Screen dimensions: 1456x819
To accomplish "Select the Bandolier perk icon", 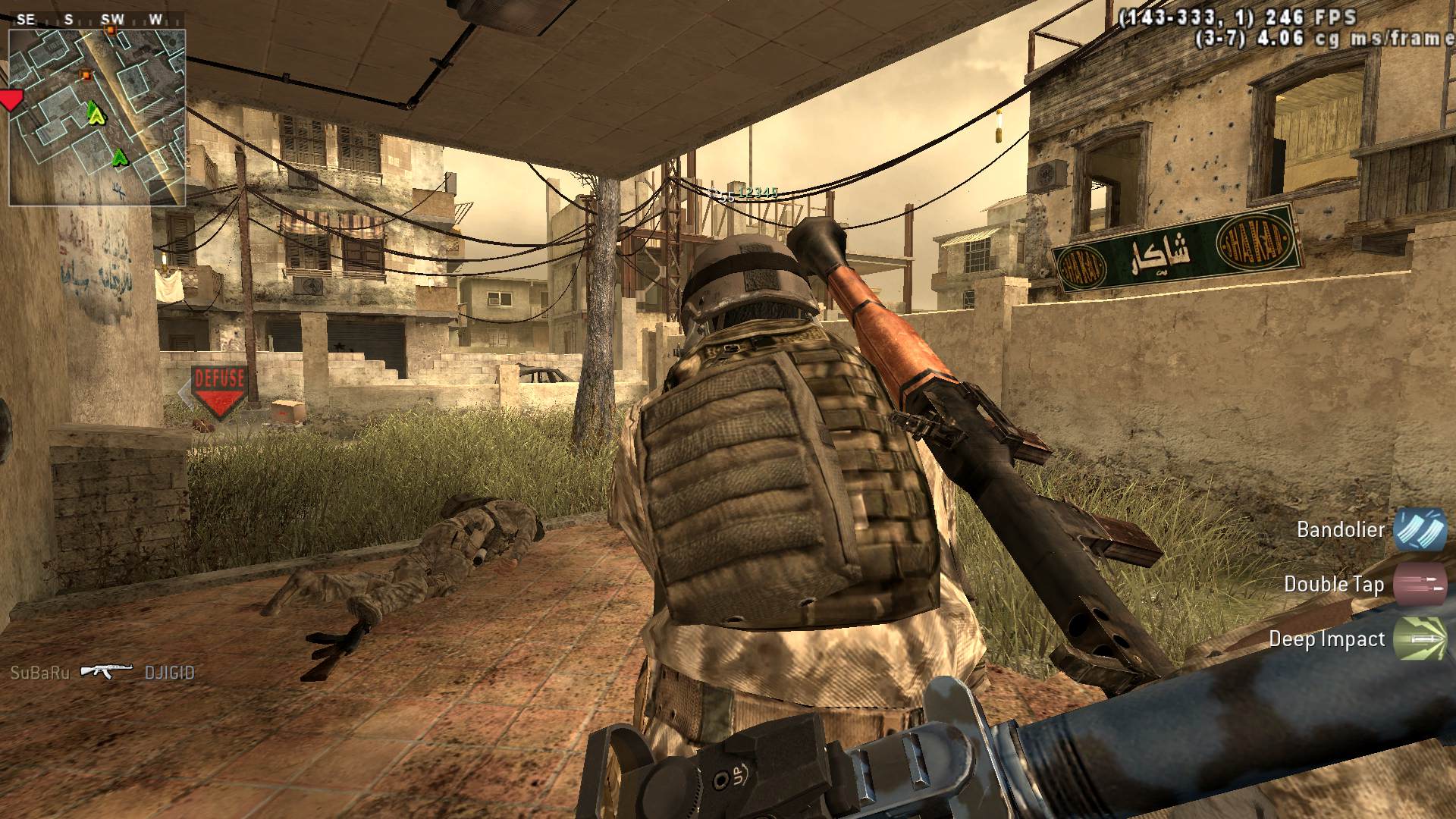I will (x=1420, y=529).
